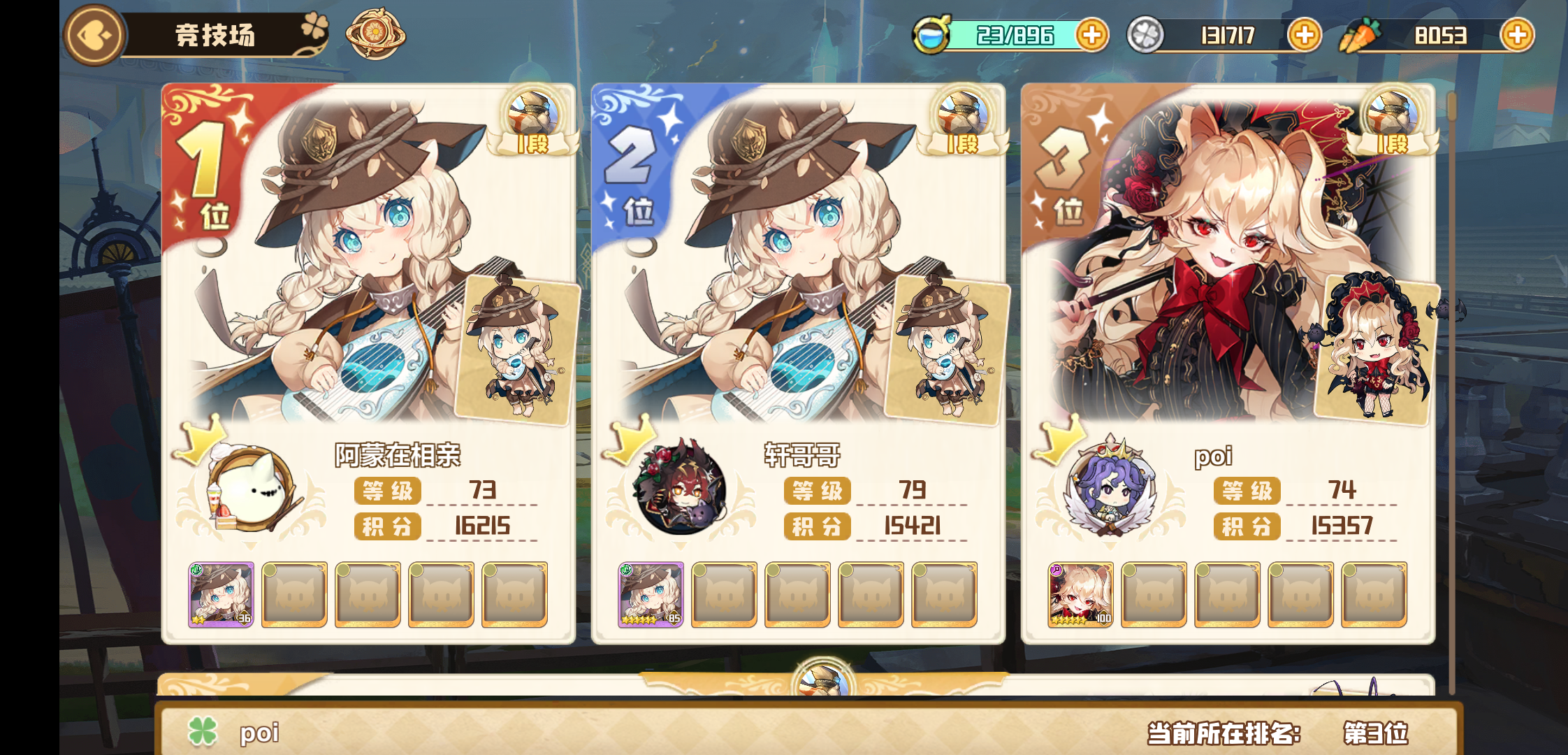The width and height of the screenshot is (1568, 755).
Task: Select the level 36 unit on rank 1 lineup
Action: (x=219, y=594)
